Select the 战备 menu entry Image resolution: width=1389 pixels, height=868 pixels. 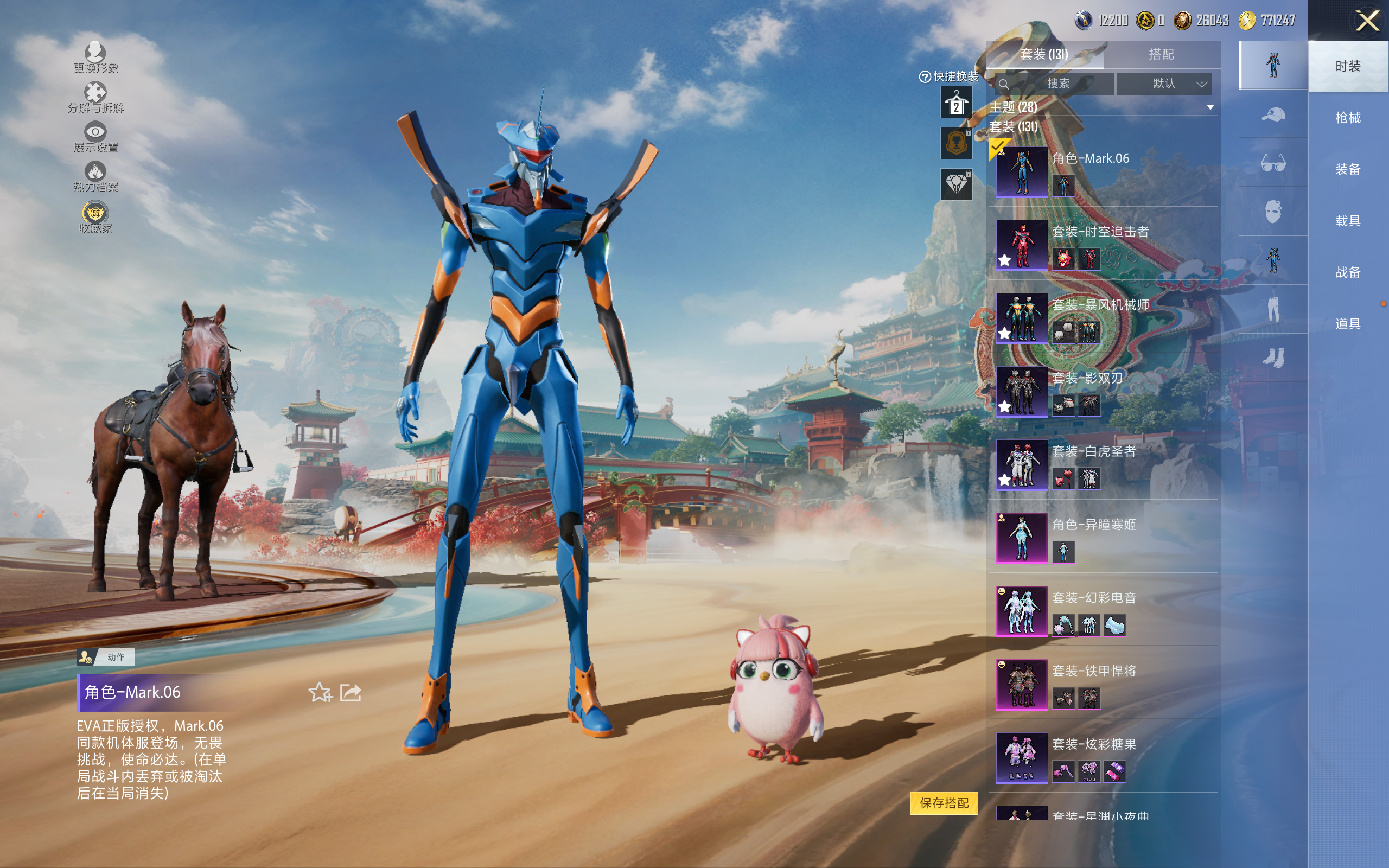point(1348,272)
